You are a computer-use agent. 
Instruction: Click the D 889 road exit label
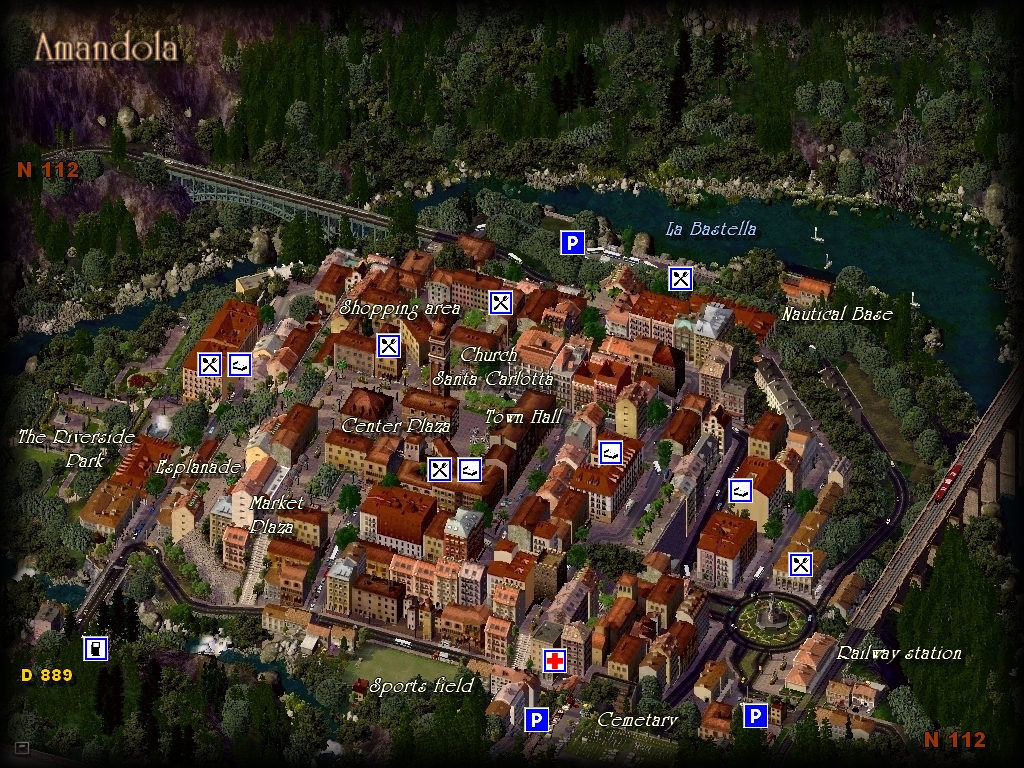47,675
